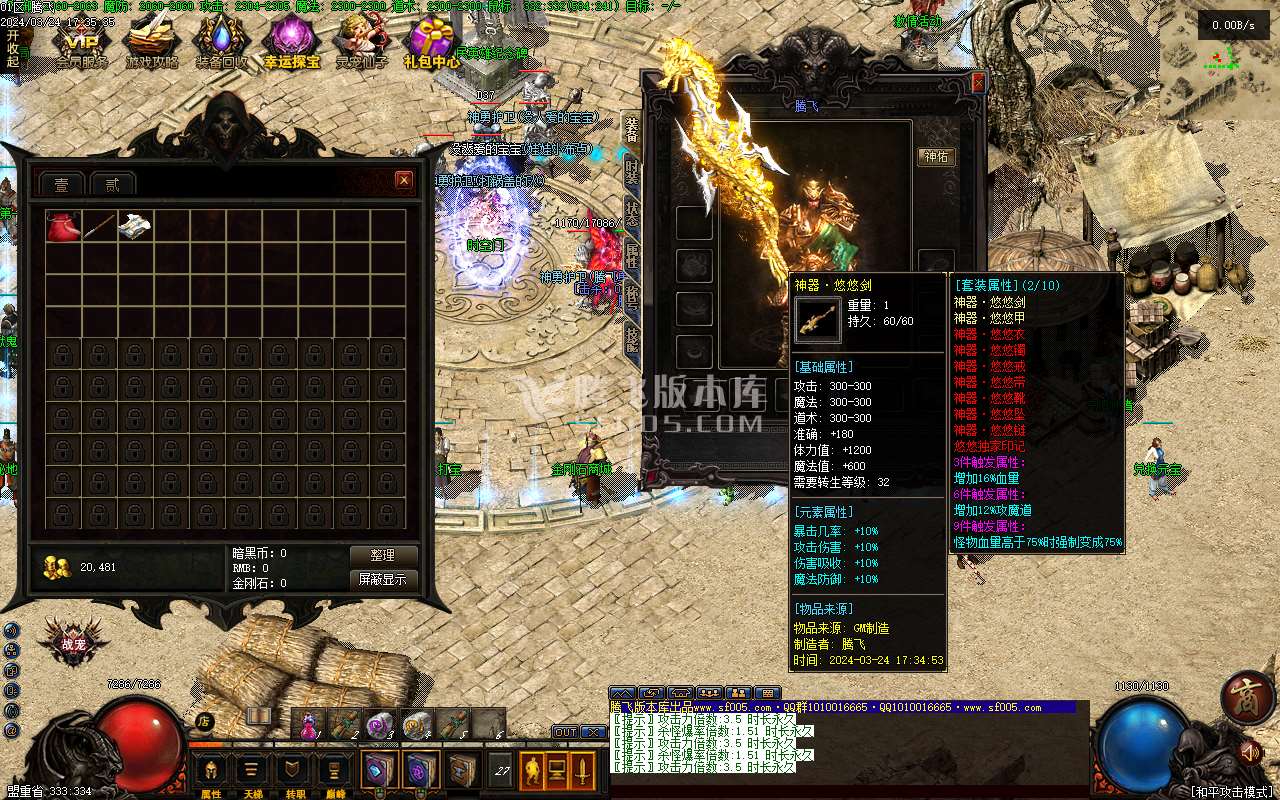Open the 天梯 ladder button
The height and width of the screenshot is (800, 1280).
pyautogui.click(x=253, y=772)
